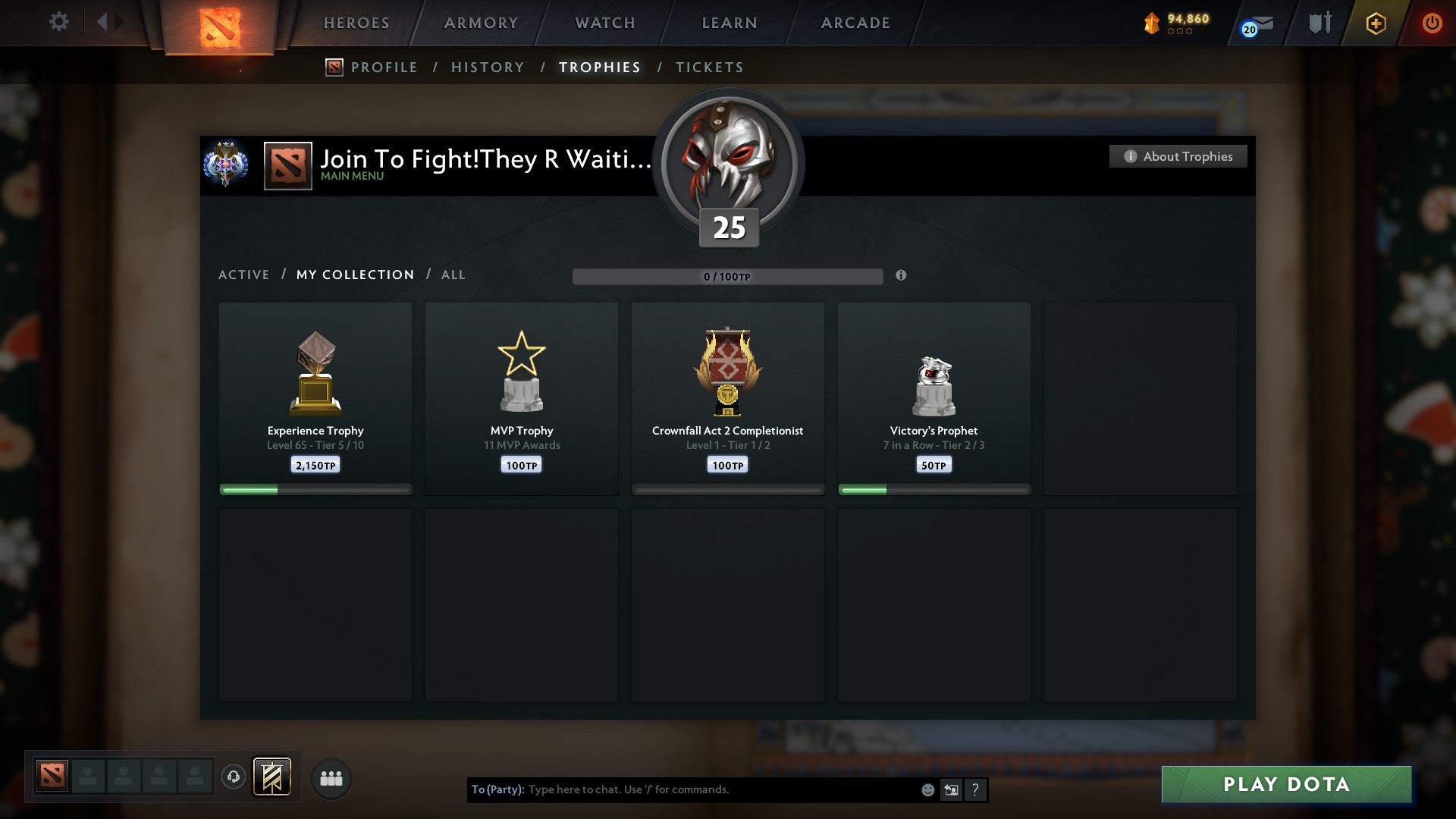Screen dimensions: 1456x819
Task: Switch to the ACTIVE trophies filter
Action: click(244, 275)
